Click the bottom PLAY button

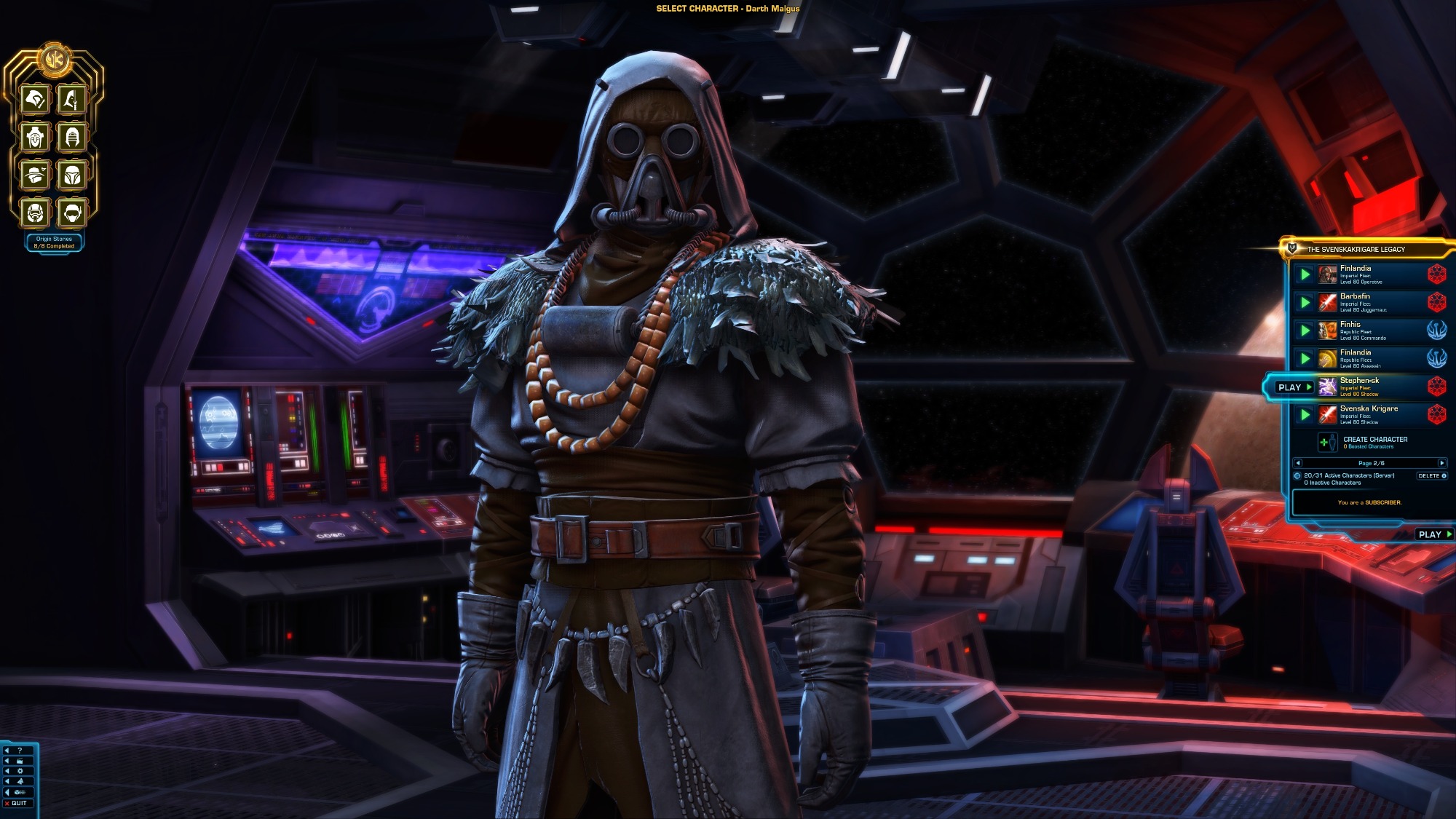[x=1433, y=534]
